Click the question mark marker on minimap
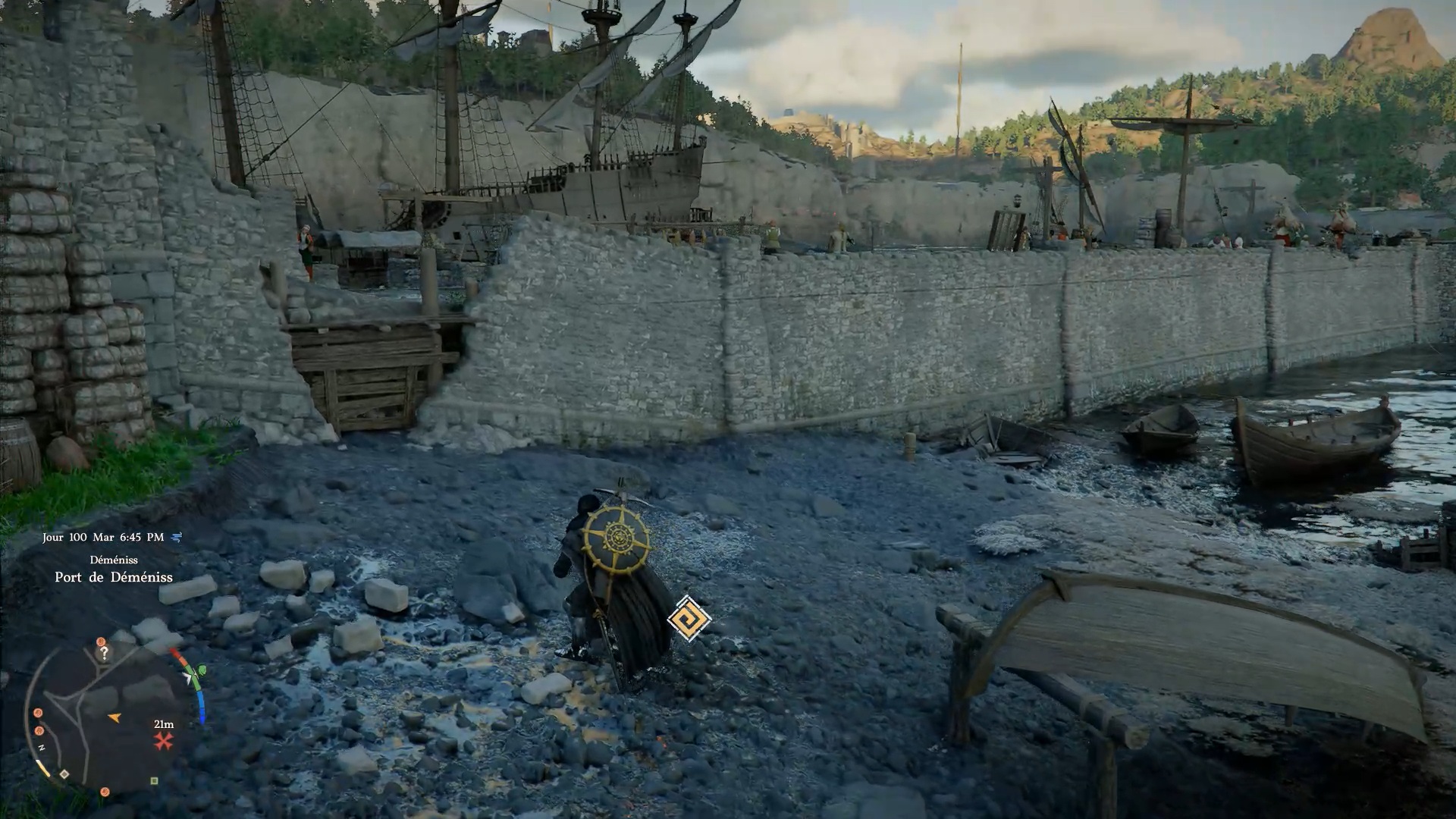The width and height of the screenshot is (1456, 819). [105, 652]
